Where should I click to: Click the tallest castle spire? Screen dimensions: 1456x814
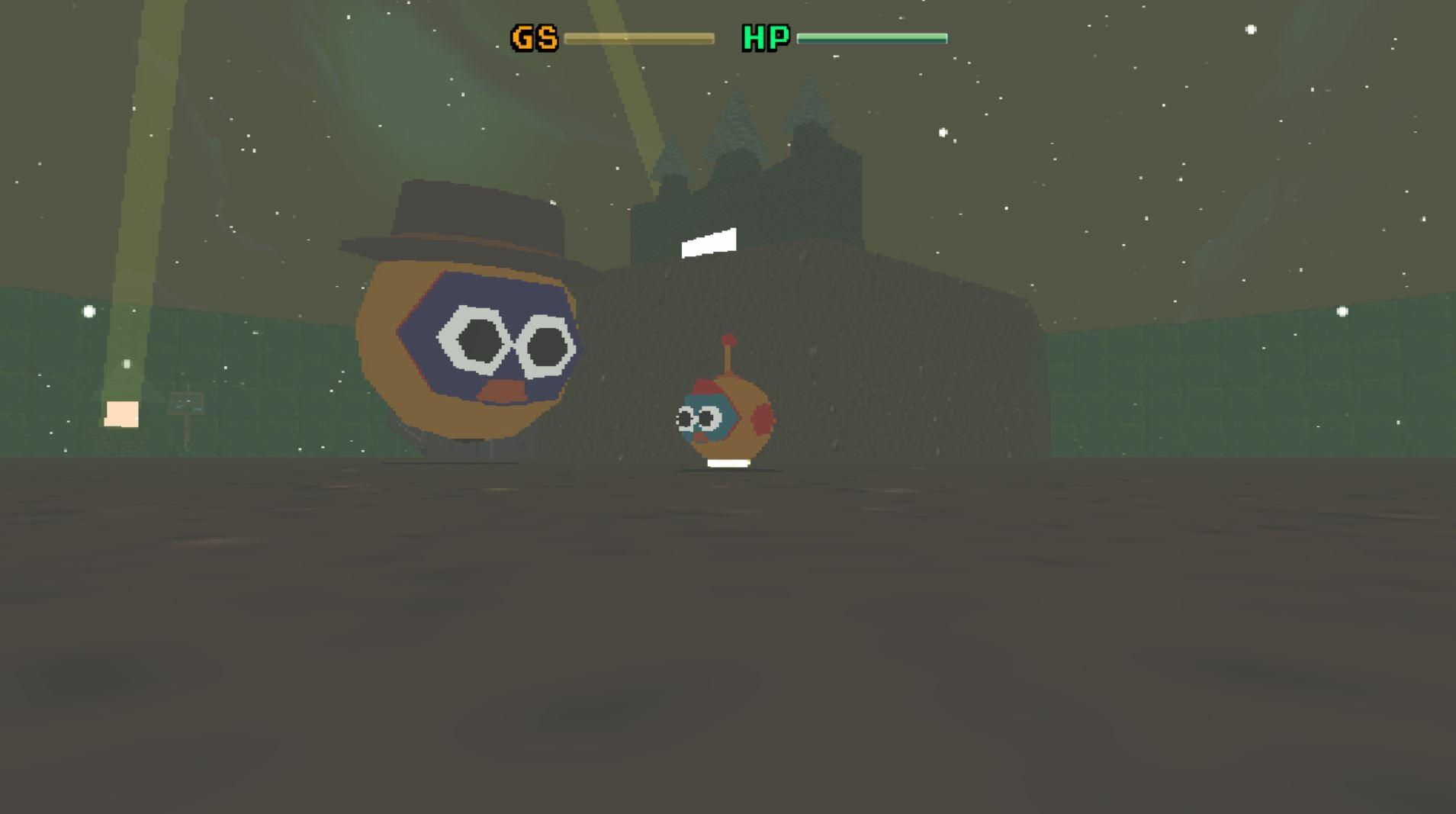(807, 99)
